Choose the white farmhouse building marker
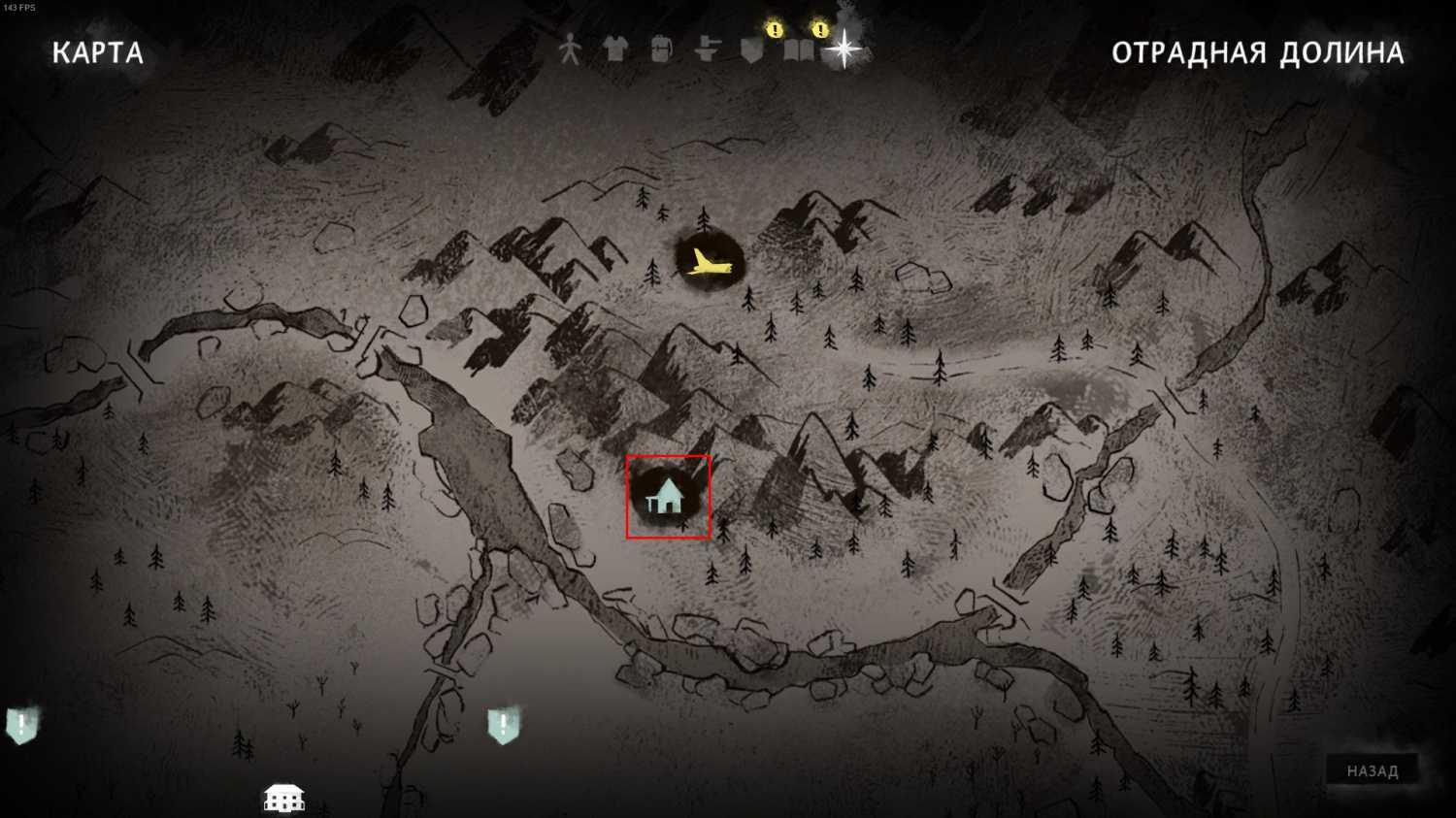Viewport: 1456px width, 818px height. [284, 799]
